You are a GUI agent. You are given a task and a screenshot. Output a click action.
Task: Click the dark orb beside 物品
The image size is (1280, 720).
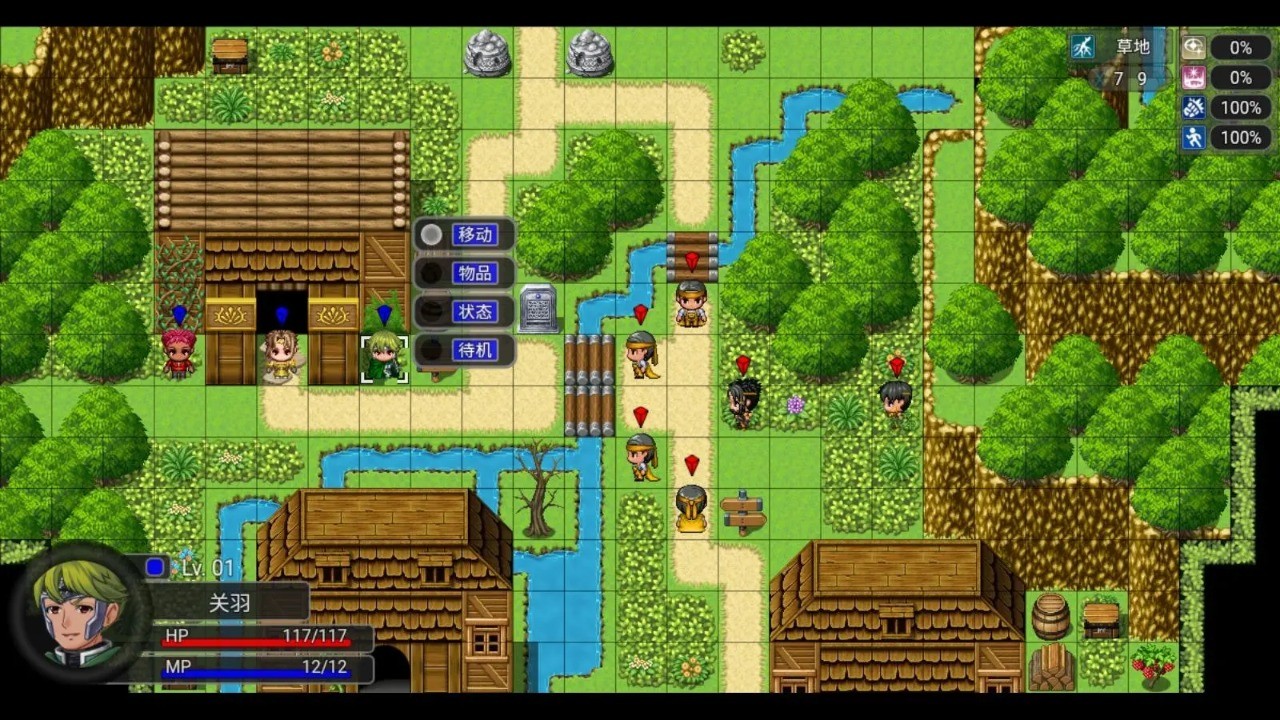(431, 273)
